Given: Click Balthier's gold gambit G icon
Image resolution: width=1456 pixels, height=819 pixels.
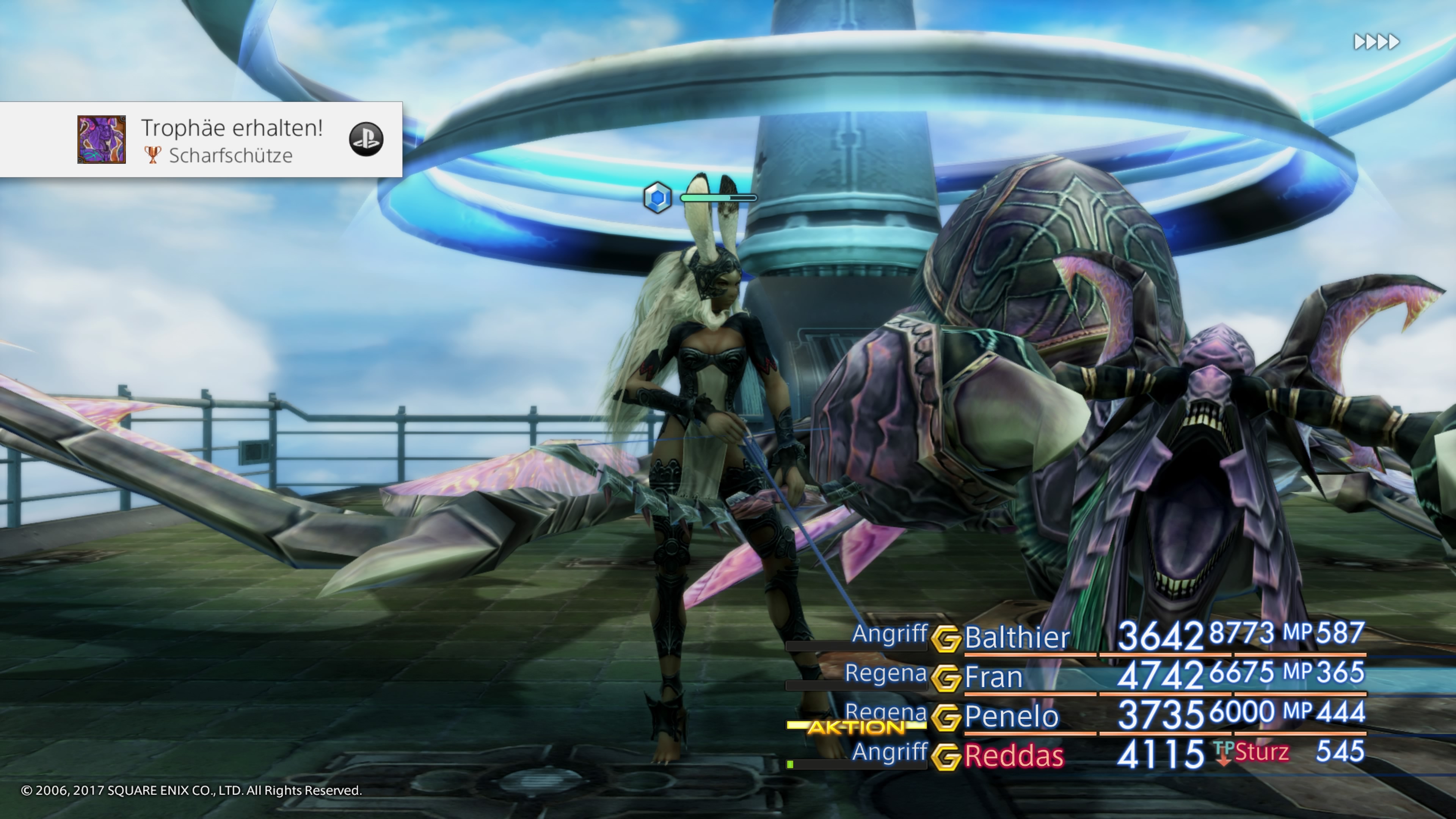Looking at the screenshot, I should coord(945,639).
